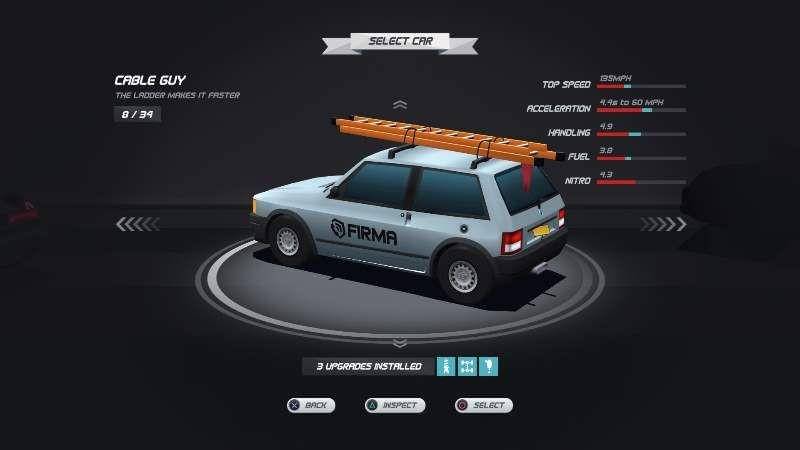Select the suspension spring upgrade icon

click(x=446, y=366)
